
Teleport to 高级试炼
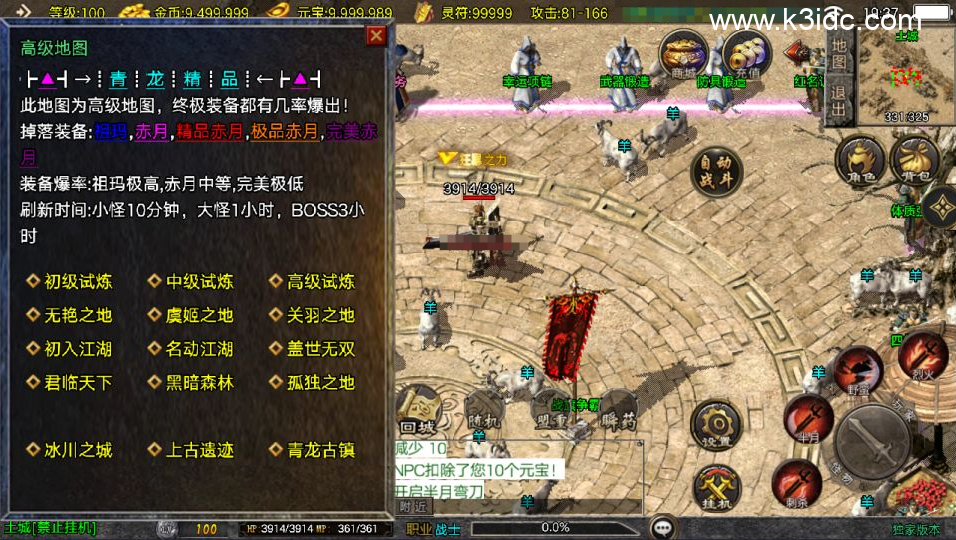pyautogui.click(x=320, y=282)
